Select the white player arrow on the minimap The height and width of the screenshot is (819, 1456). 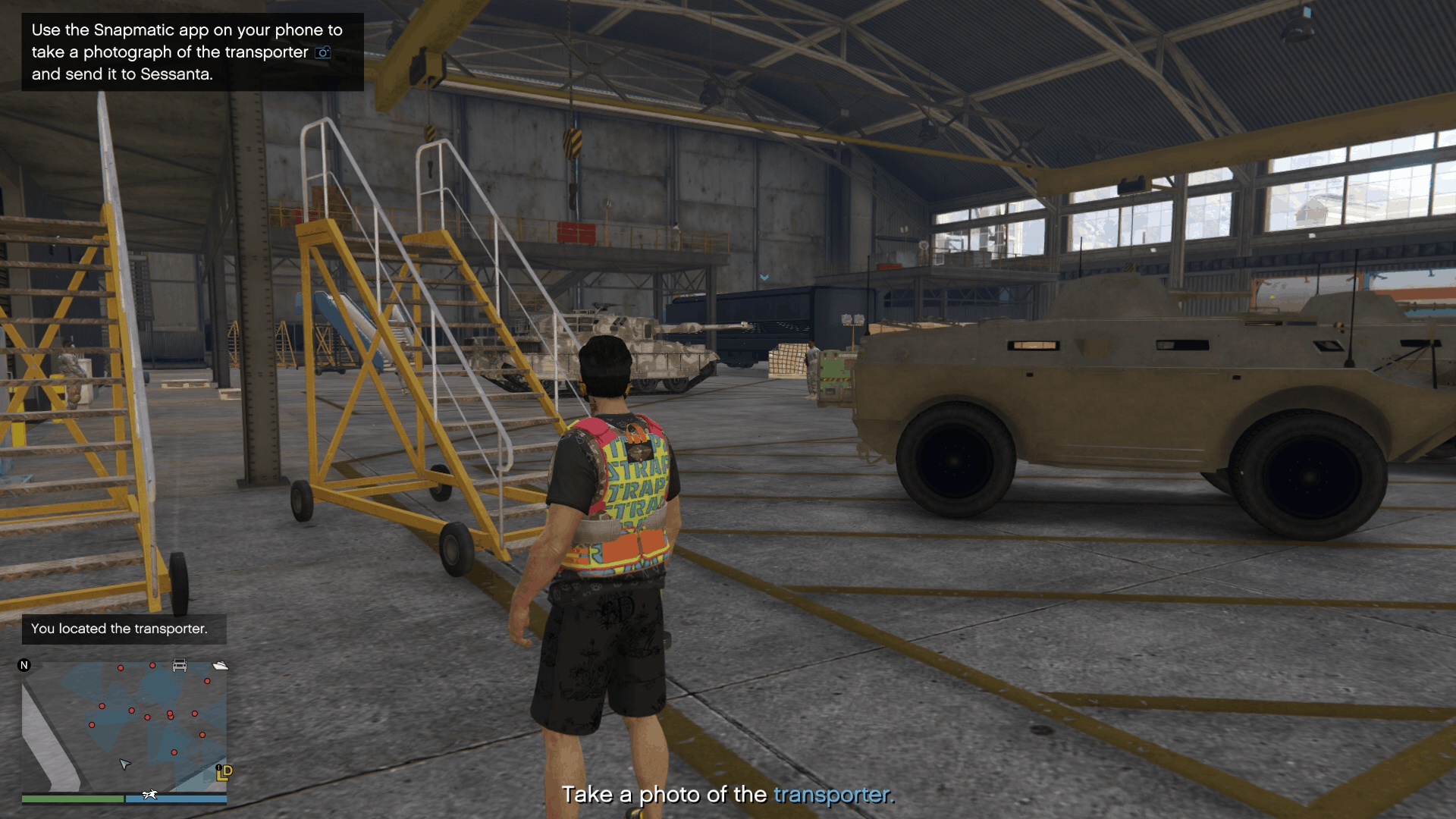tap(124, 765)
